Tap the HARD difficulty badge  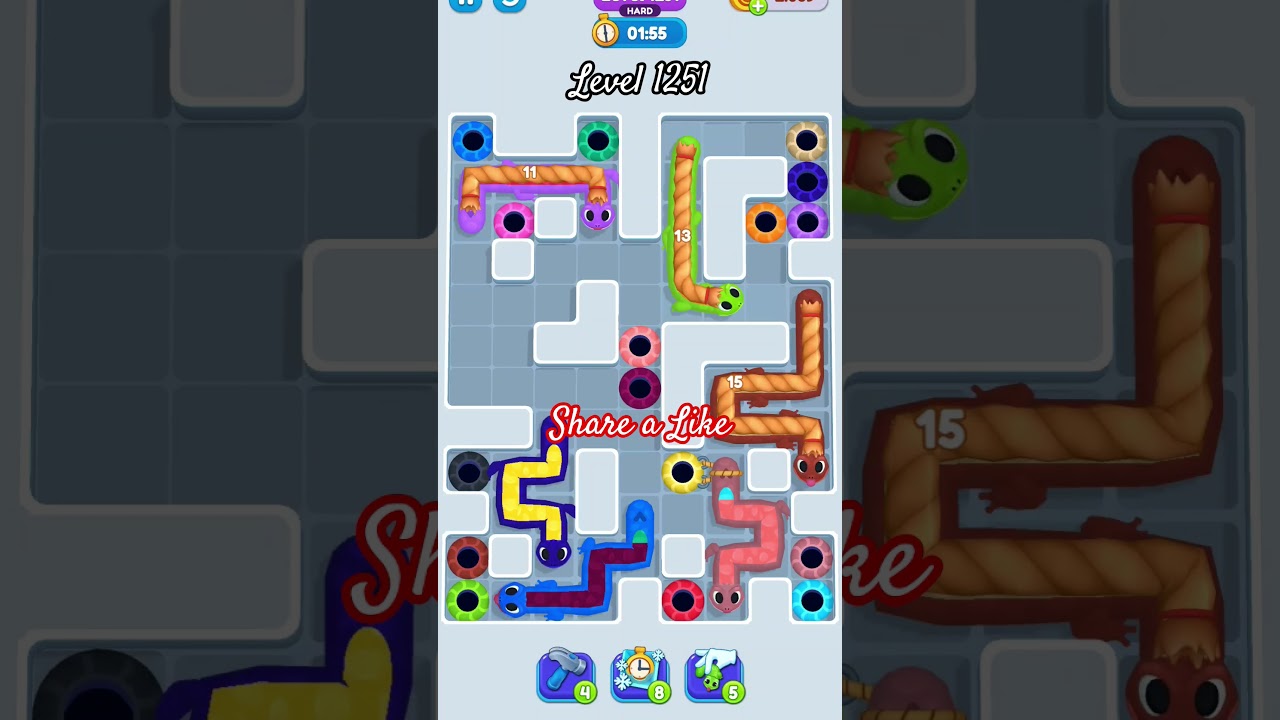(x=640, y=10)
